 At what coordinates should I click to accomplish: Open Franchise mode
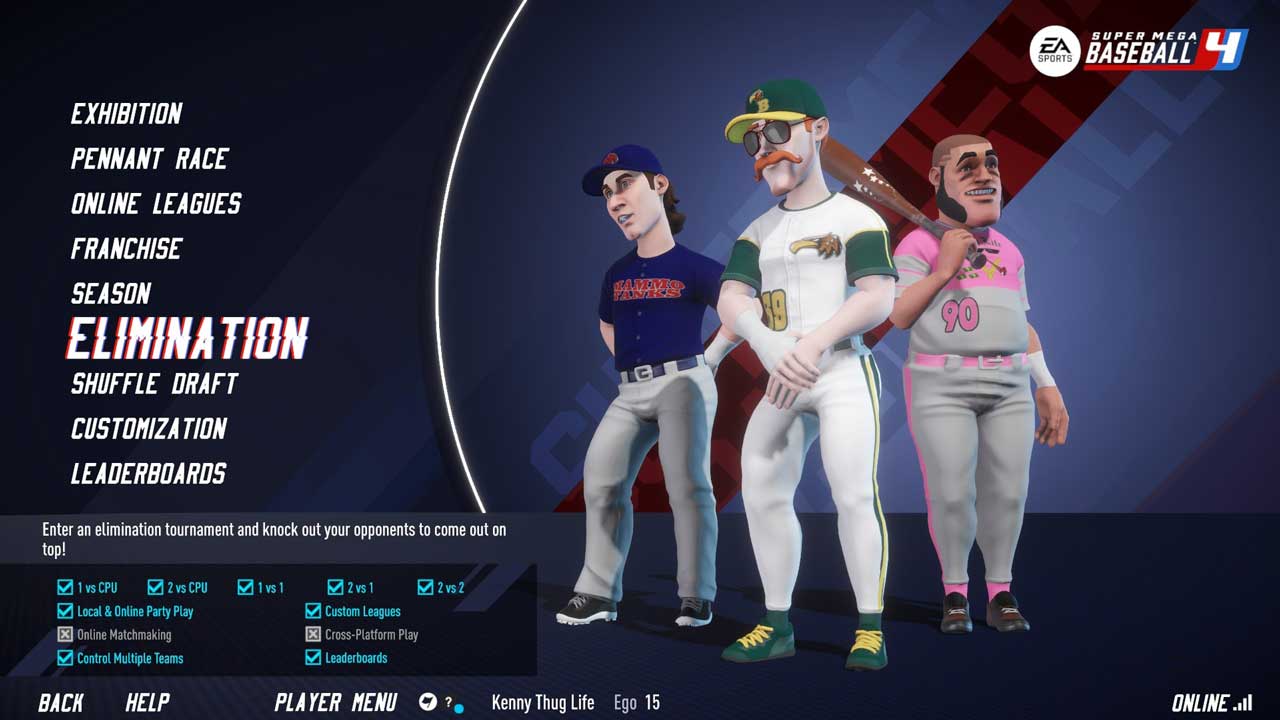126,249
